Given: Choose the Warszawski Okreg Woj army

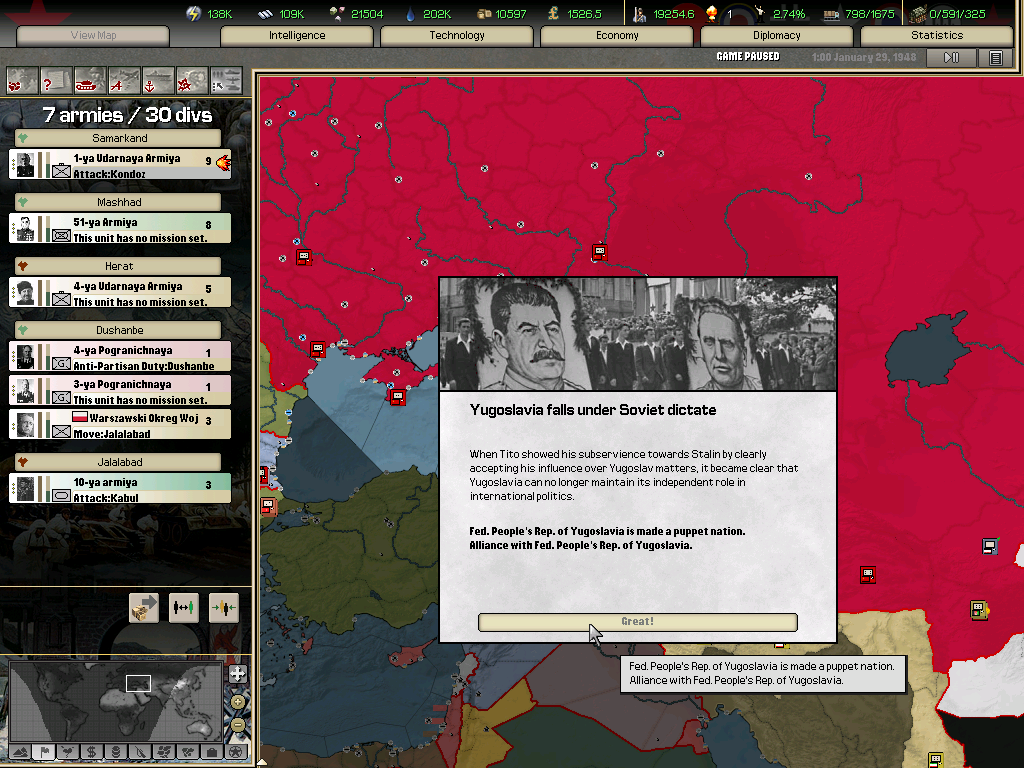Looking at the screenshot, I should click(x=120, y=424).
